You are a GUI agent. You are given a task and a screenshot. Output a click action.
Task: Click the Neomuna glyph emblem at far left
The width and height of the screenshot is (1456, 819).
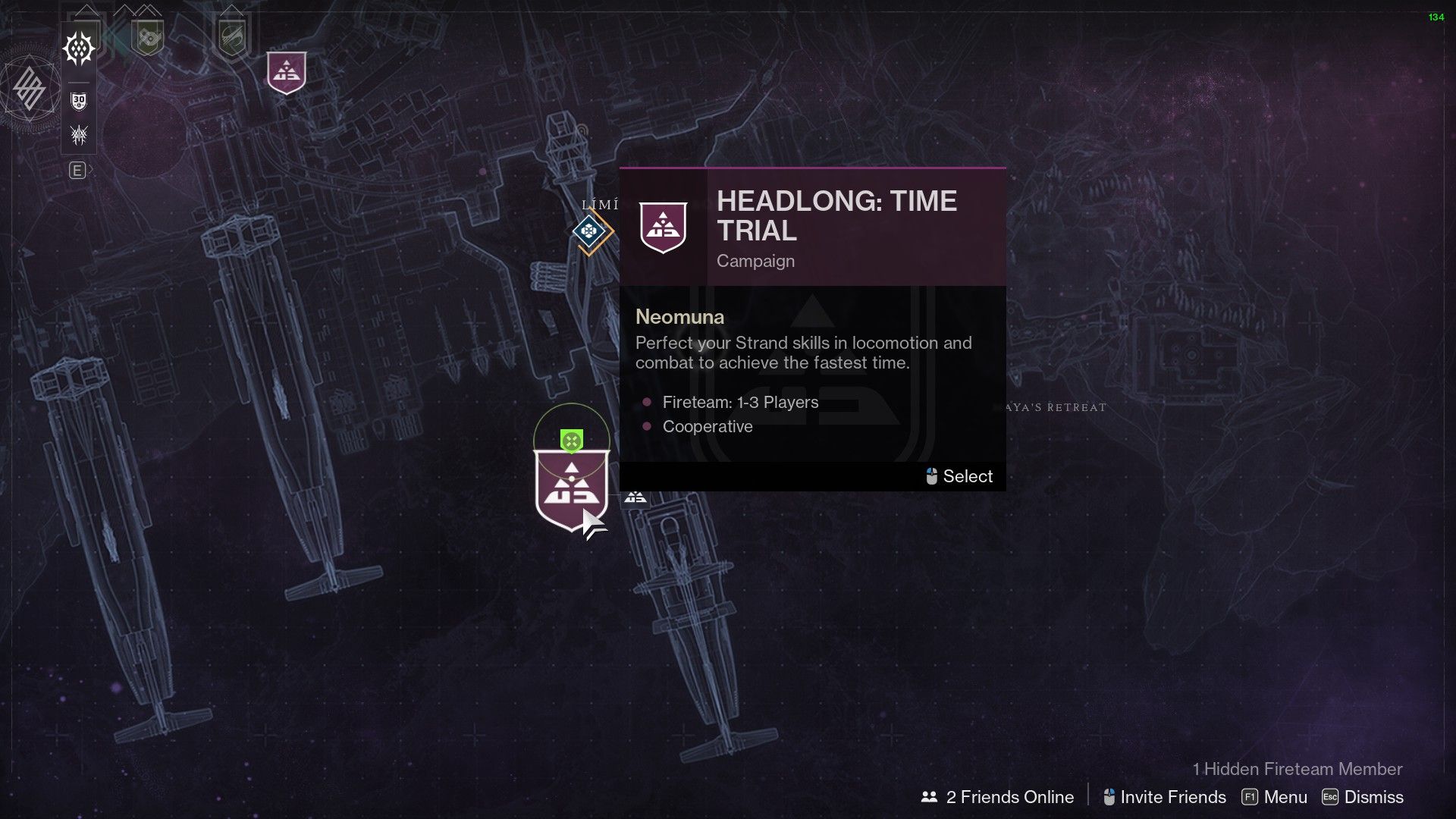point(29,88)
